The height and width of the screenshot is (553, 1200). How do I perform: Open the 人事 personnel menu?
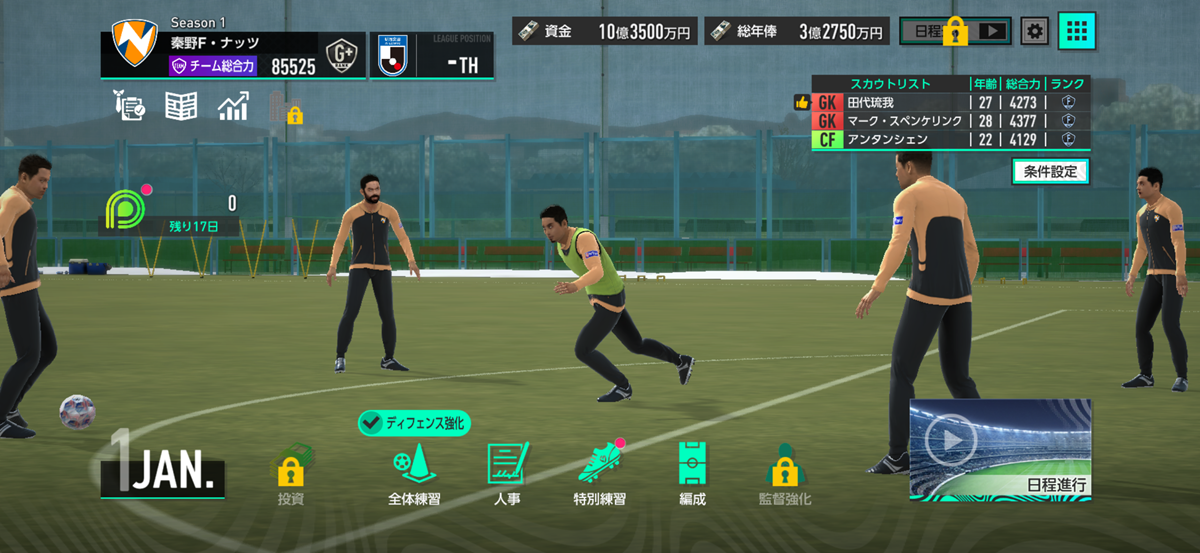(x=506, y=472)
